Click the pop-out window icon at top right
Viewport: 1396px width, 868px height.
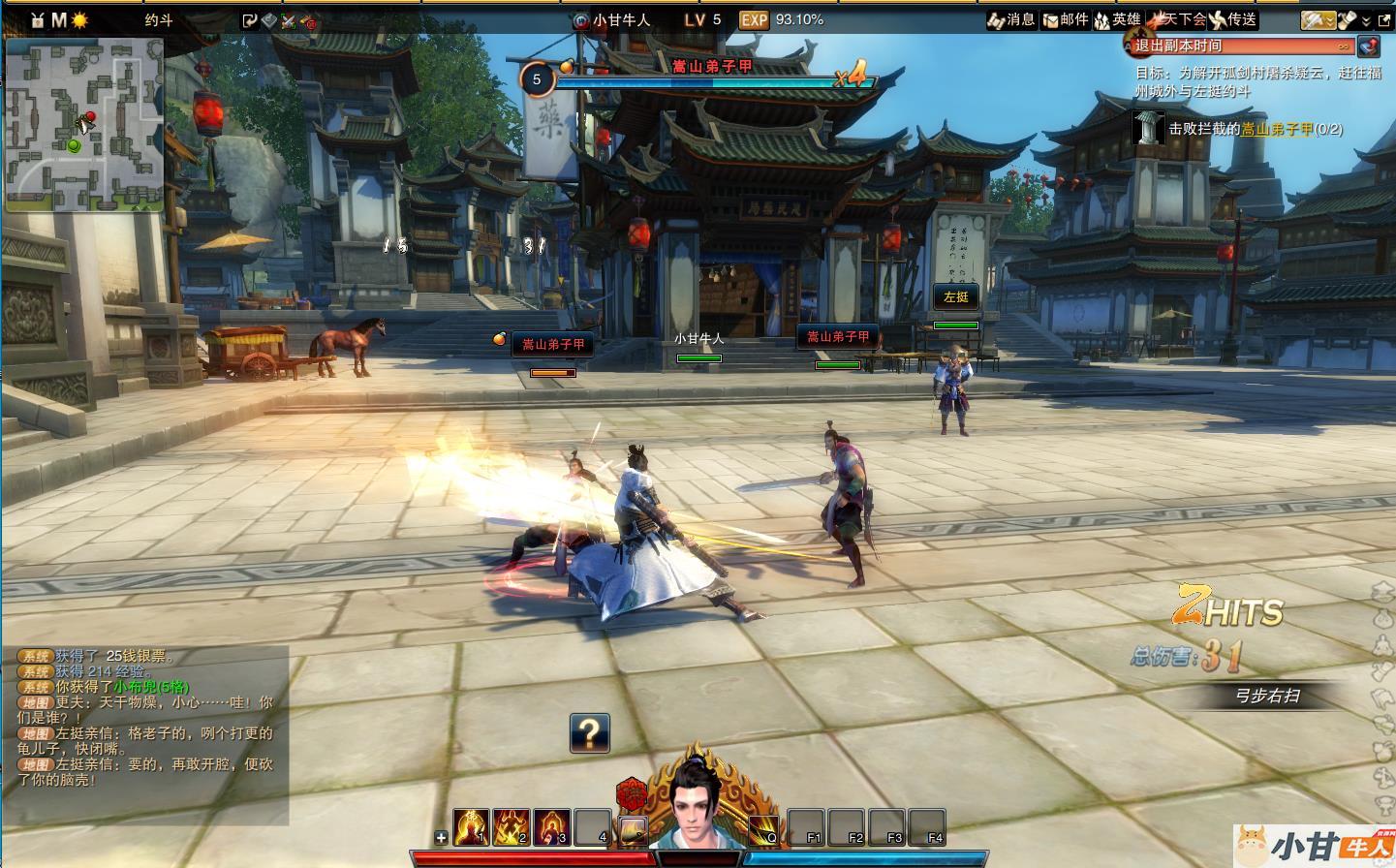point(1383,19)
